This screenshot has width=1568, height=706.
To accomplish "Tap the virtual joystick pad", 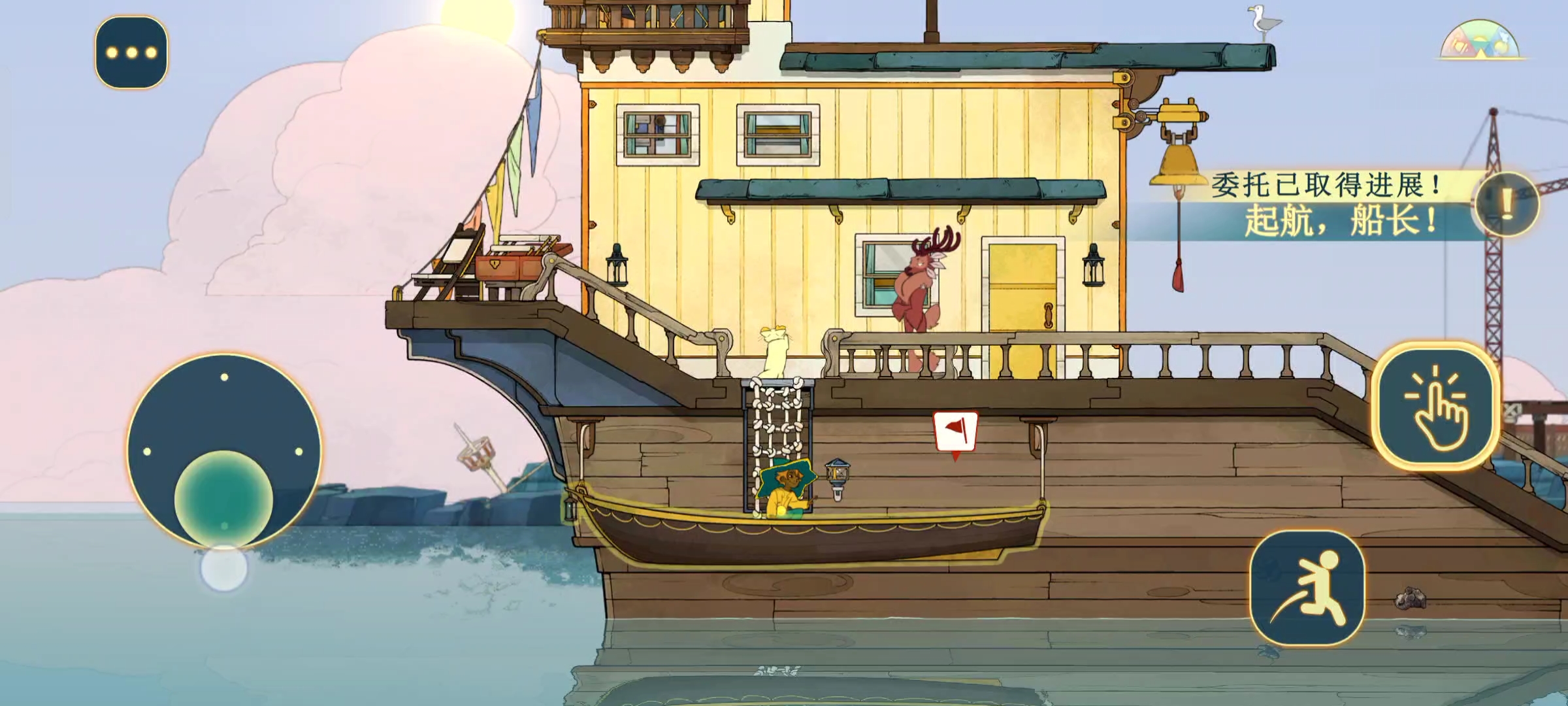I will [224, 451].
